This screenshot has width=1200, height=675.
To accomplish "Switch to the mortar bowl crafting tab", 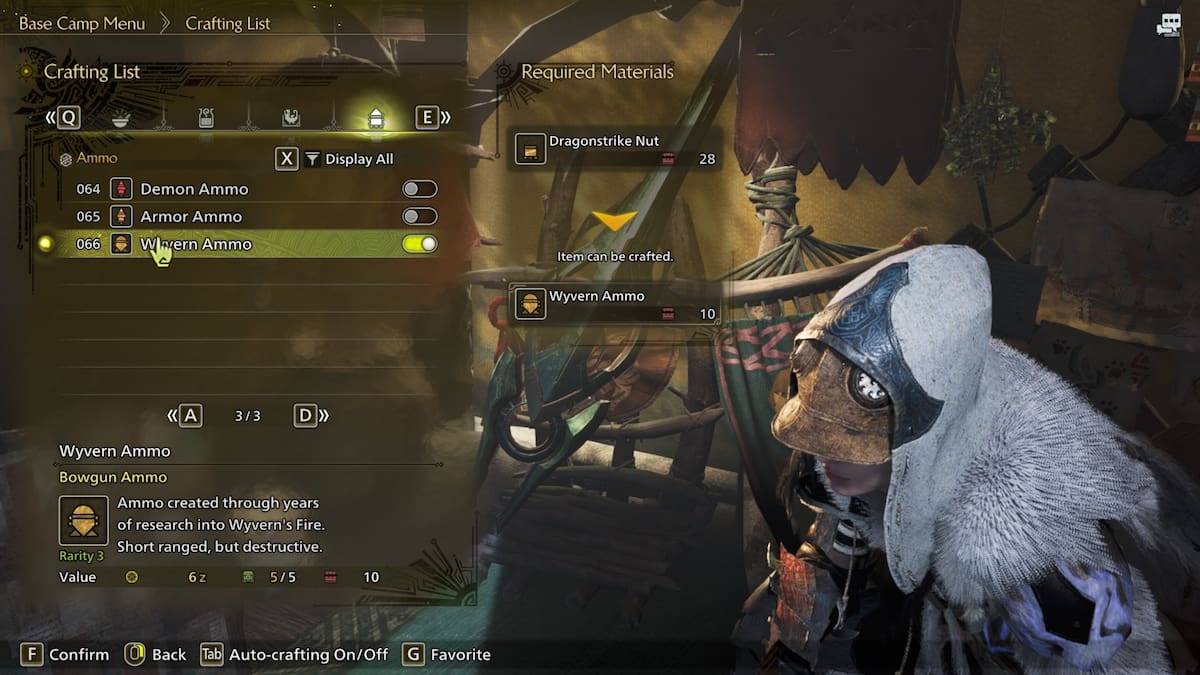I will pyautogui.click(x=120, y=118).
